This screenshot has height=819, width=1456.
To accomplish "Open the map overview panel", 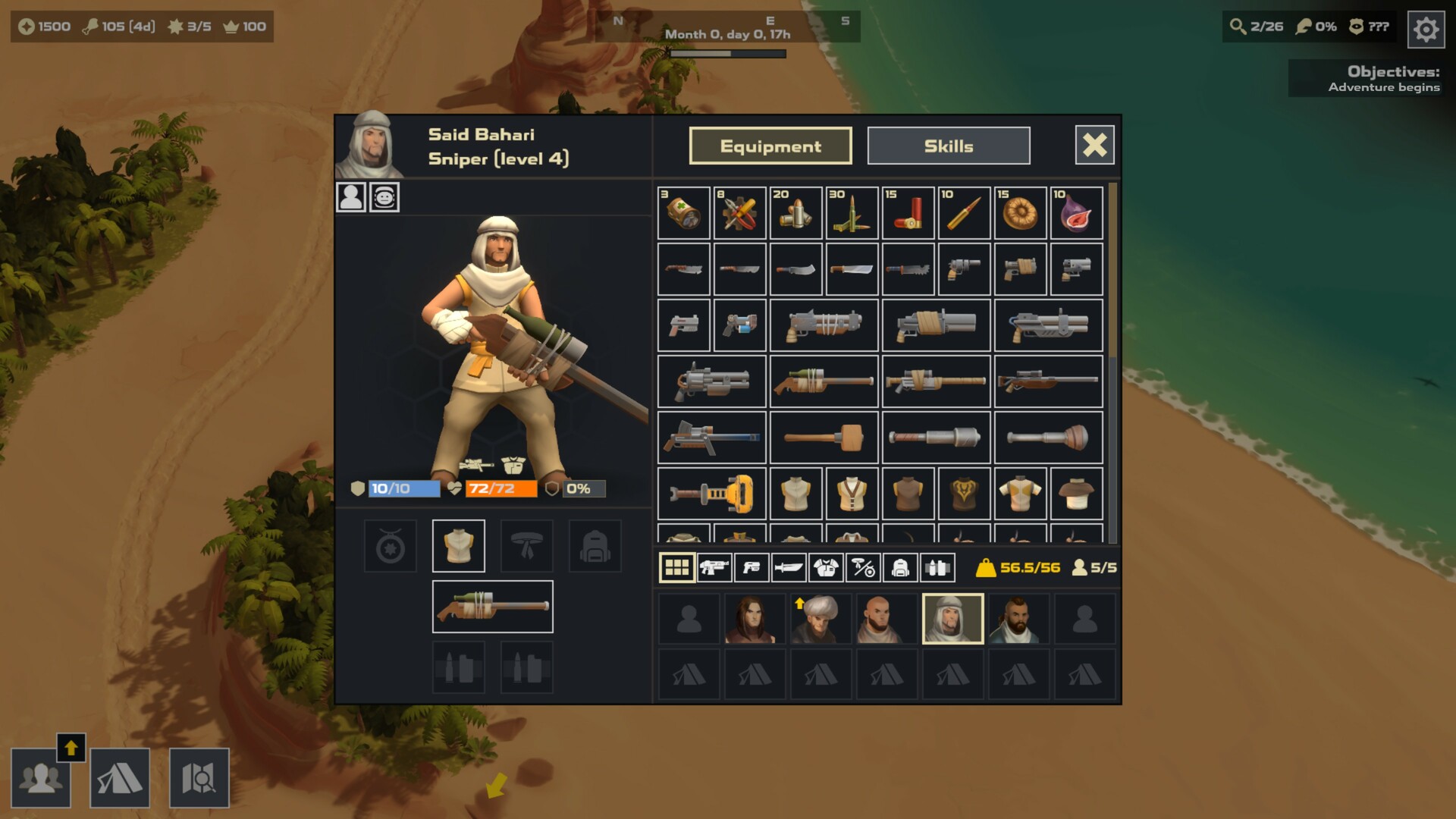I will (x=200, y=778).
